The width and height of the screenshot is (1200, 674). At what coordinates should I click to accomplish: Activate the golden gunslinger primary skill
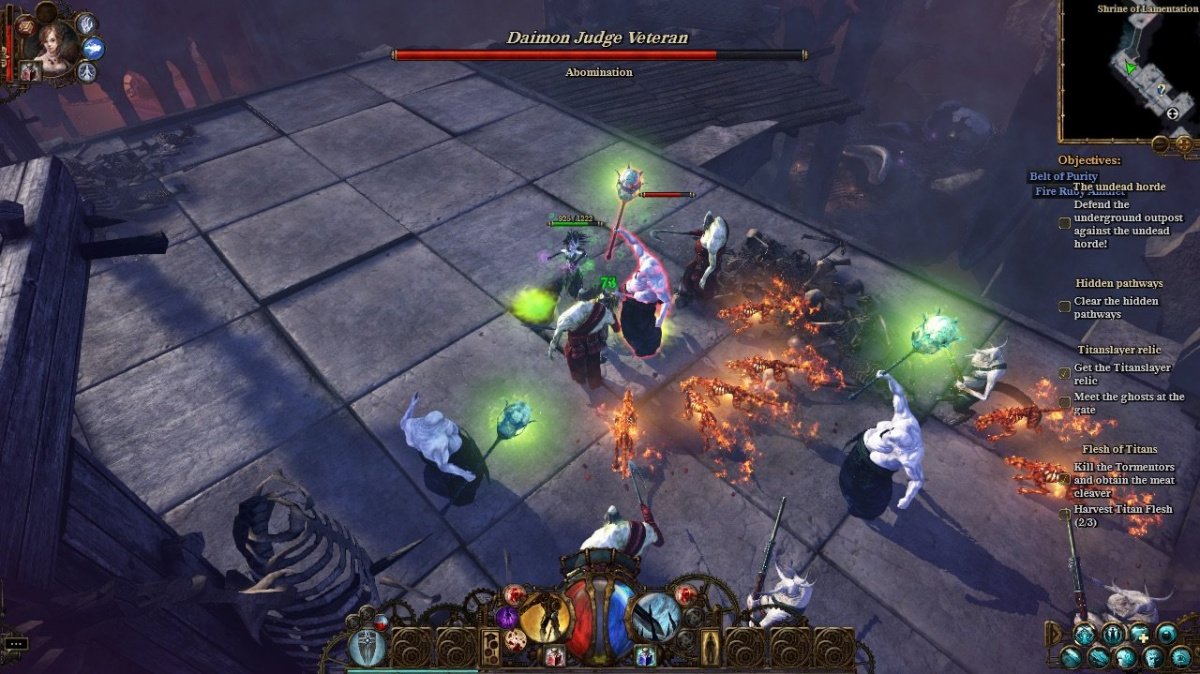pos(544,617)
